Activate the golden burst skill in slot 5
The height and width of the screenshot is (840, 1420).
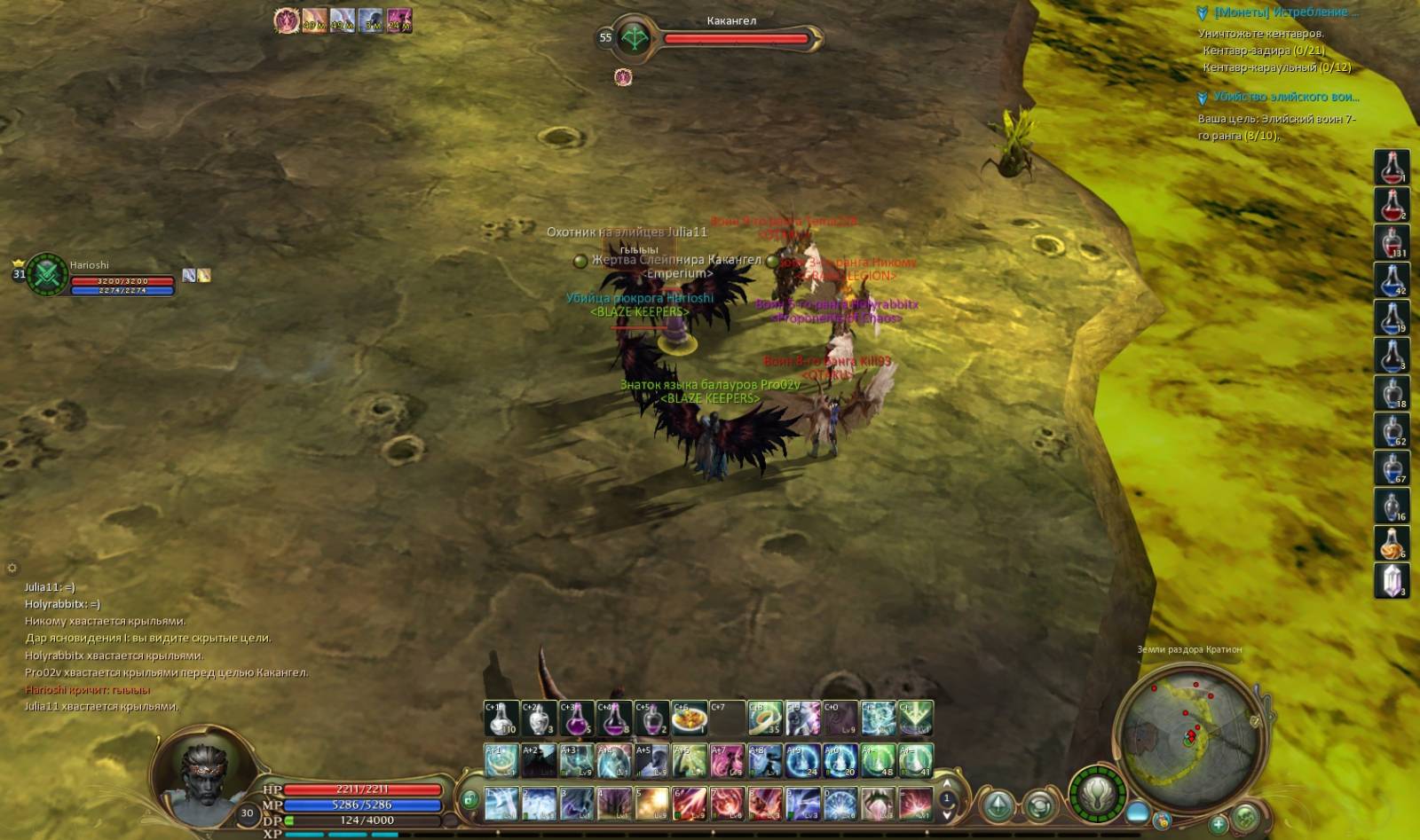click(651, 804)
